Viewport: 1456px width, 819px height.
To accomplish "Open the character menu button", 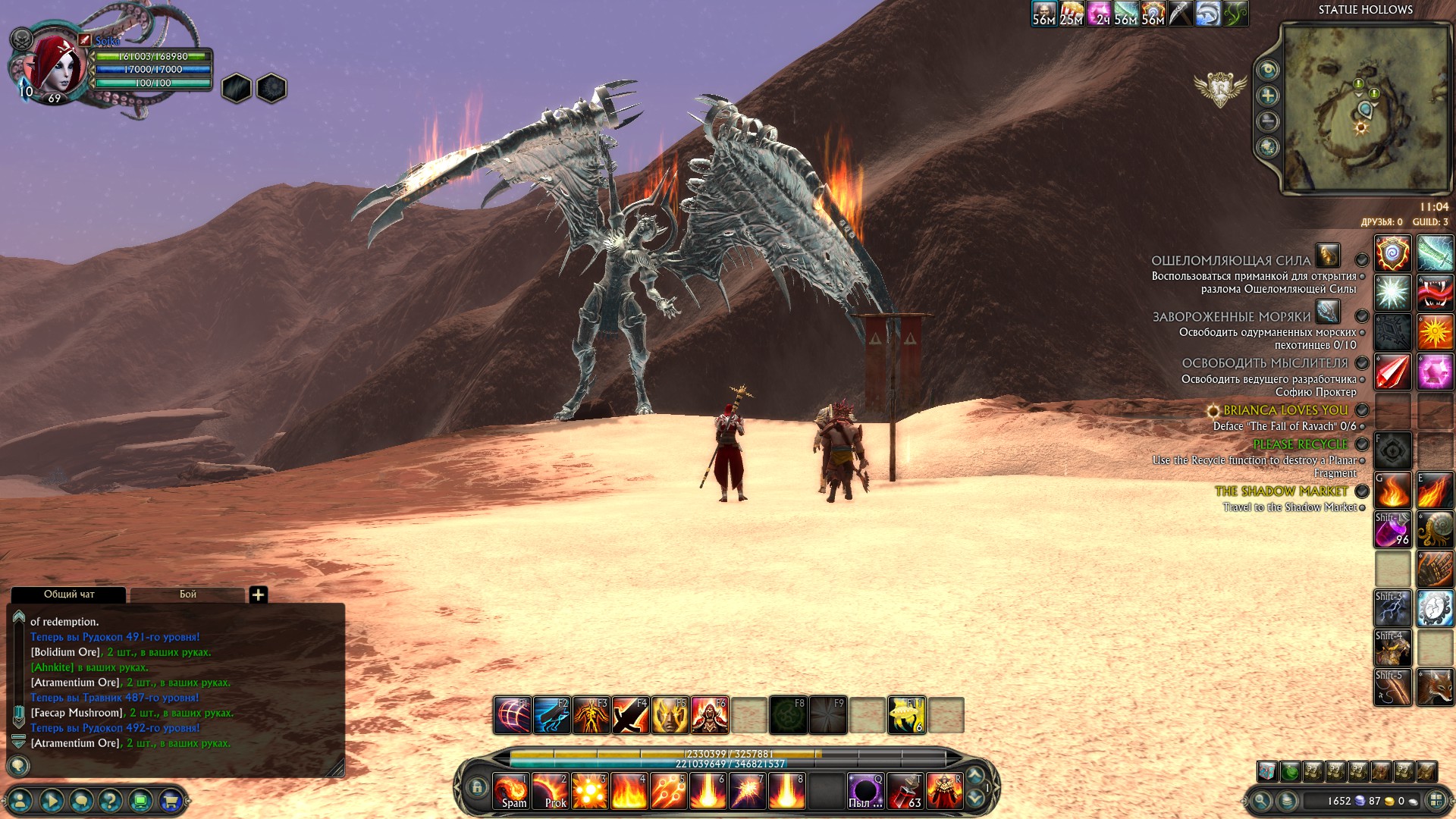I will coord(20,800).
